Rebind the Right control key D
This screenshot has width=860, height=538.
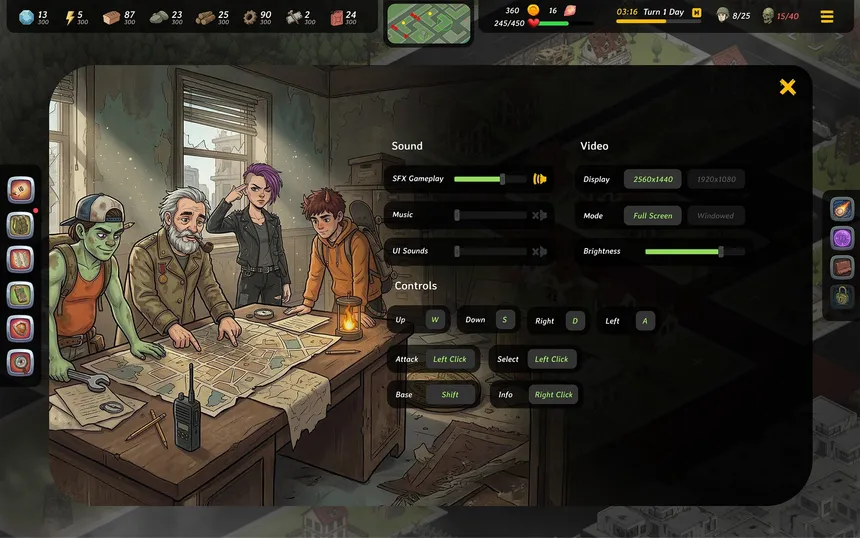point(574,321)
